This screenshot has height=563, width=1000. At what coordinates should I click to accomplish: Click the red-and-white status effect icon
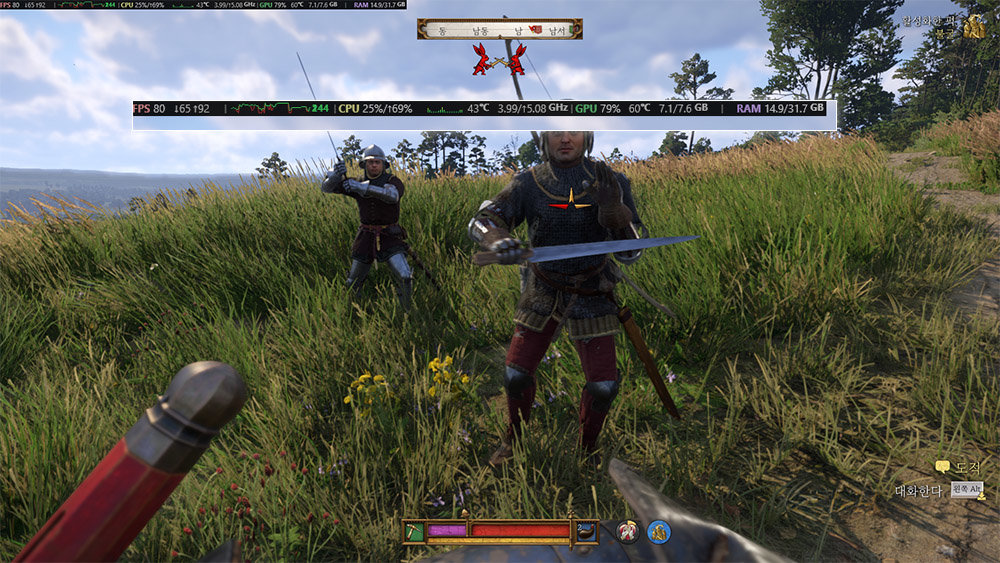pyautogui.click(x=628, y=532)
